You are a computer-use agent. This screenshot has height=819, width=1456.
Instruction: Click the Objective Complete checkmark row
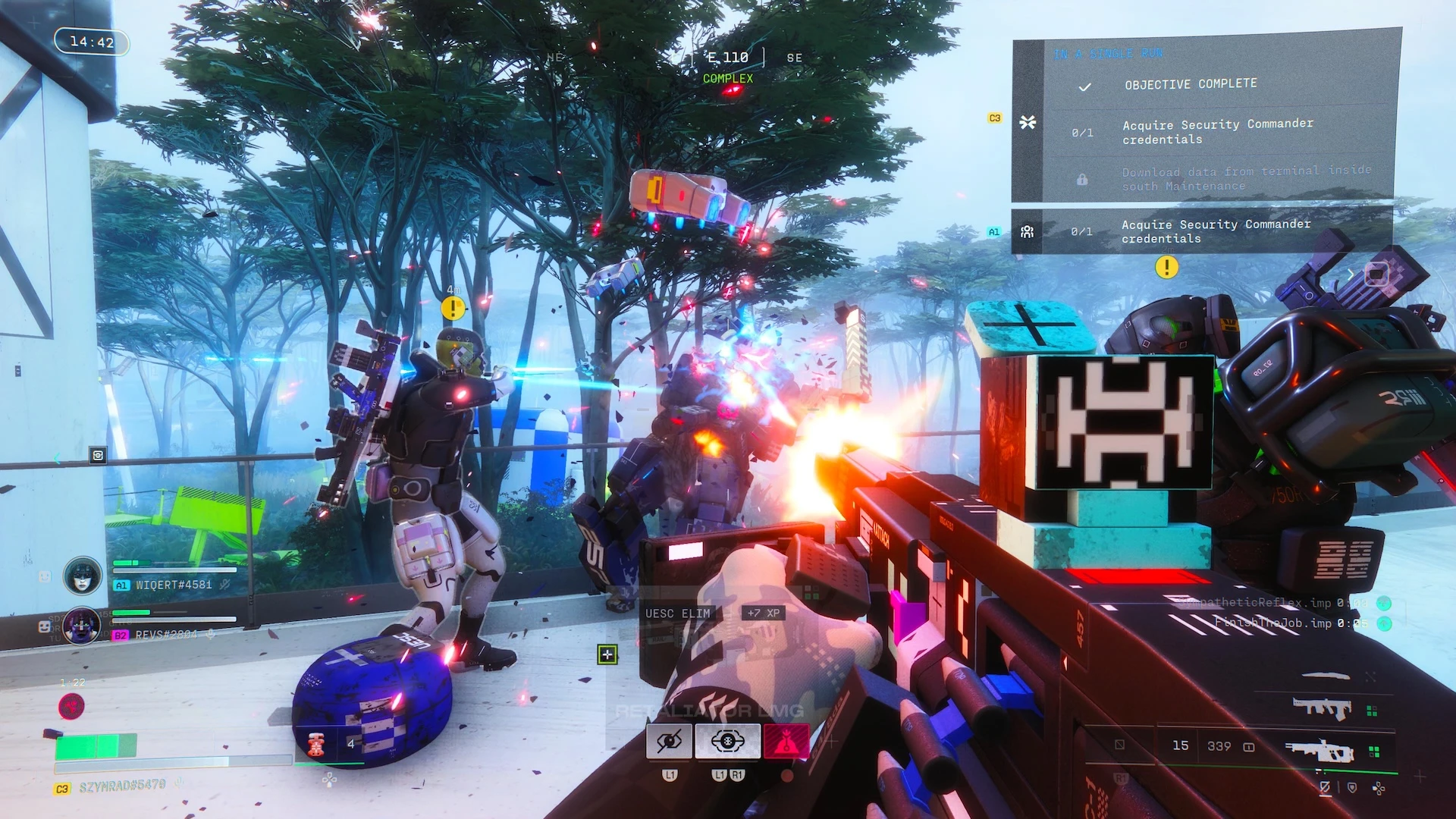pyautogui.click(x=1191, y=85)
